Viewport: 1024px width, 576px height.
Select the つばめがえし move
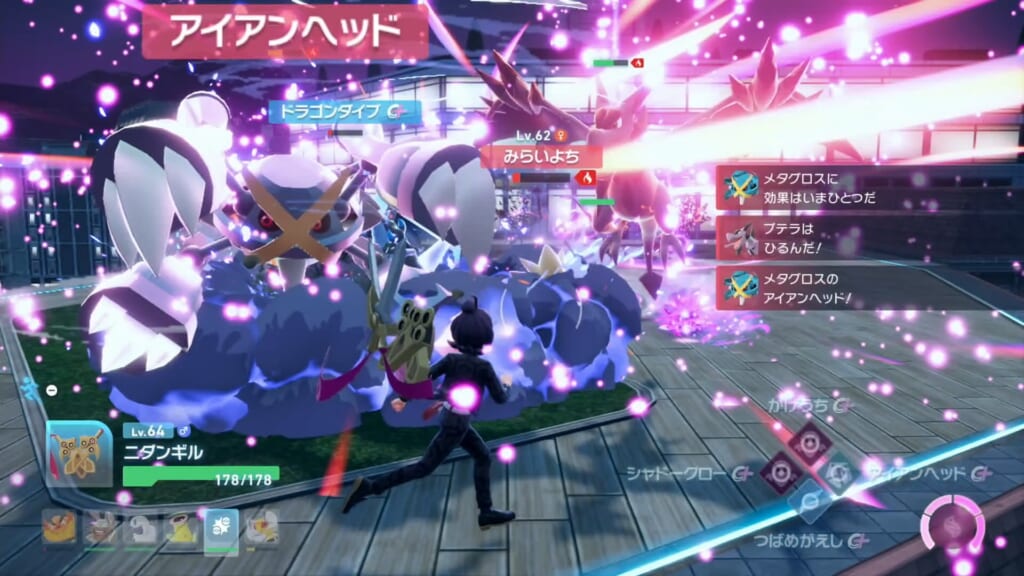coord(808,502)
